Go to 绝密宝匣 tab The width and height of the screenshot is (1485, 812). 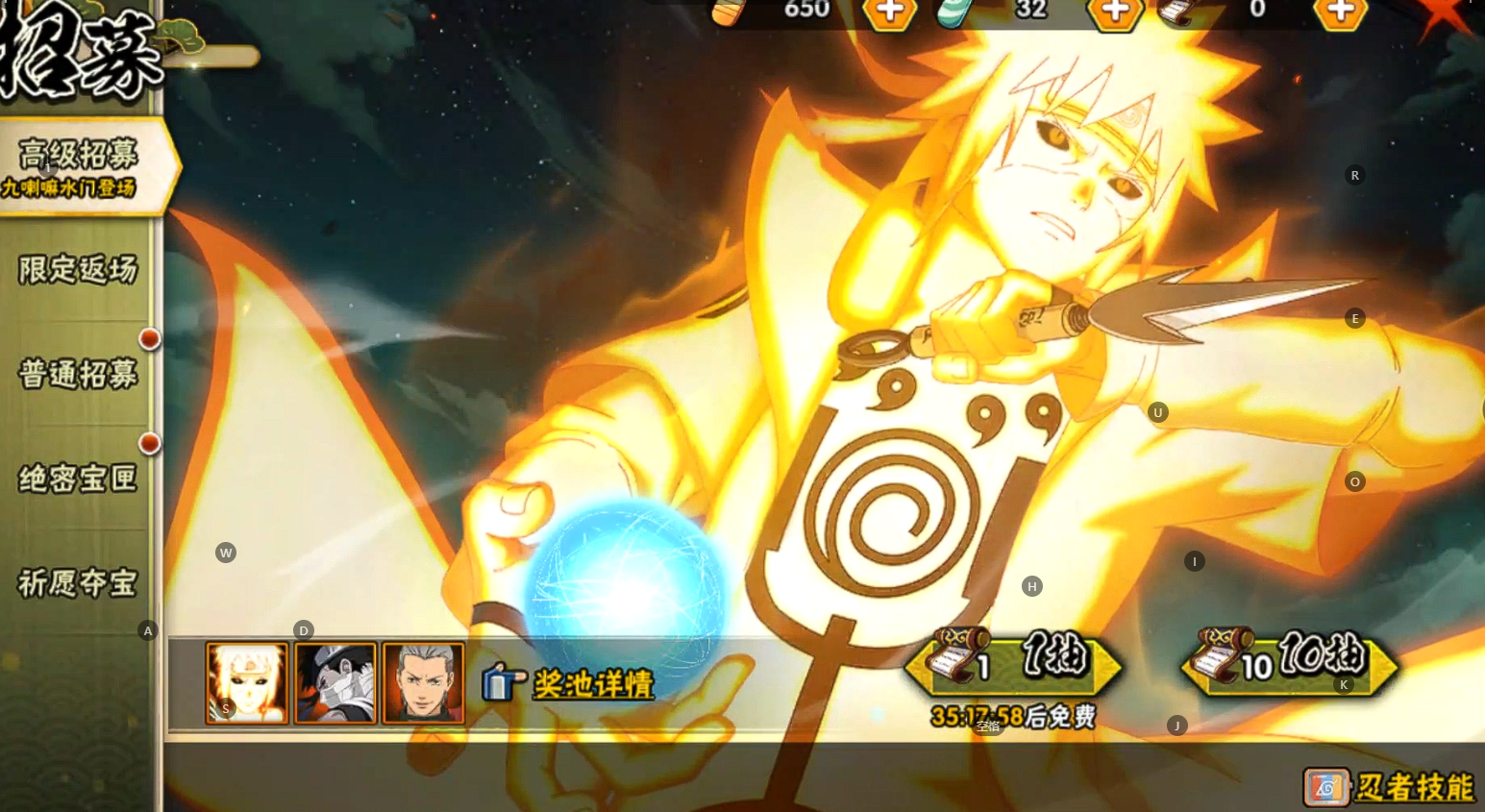79,478
